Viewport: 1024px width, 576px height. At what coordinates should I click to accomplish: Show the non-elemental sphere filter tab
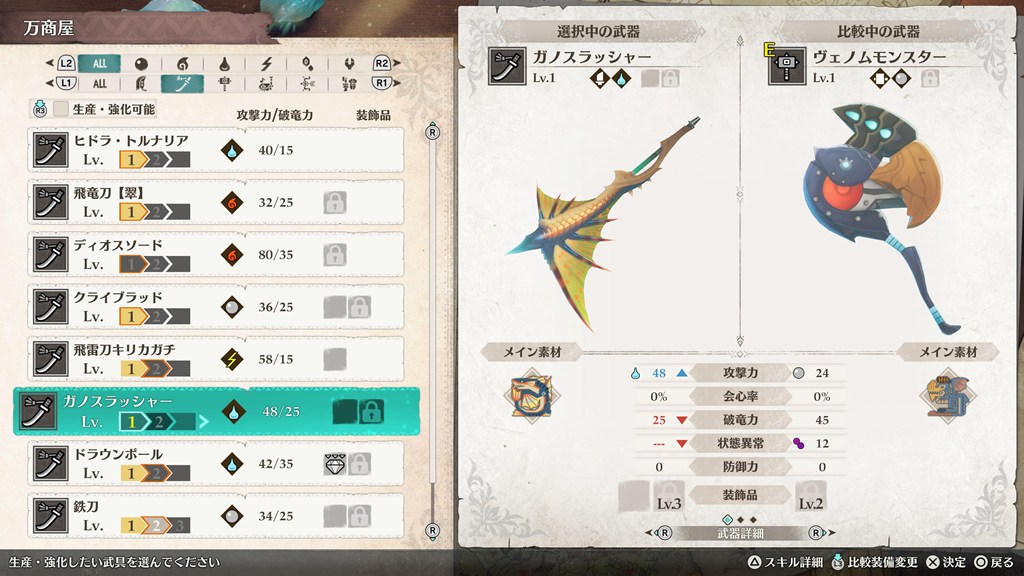(141, 63)
